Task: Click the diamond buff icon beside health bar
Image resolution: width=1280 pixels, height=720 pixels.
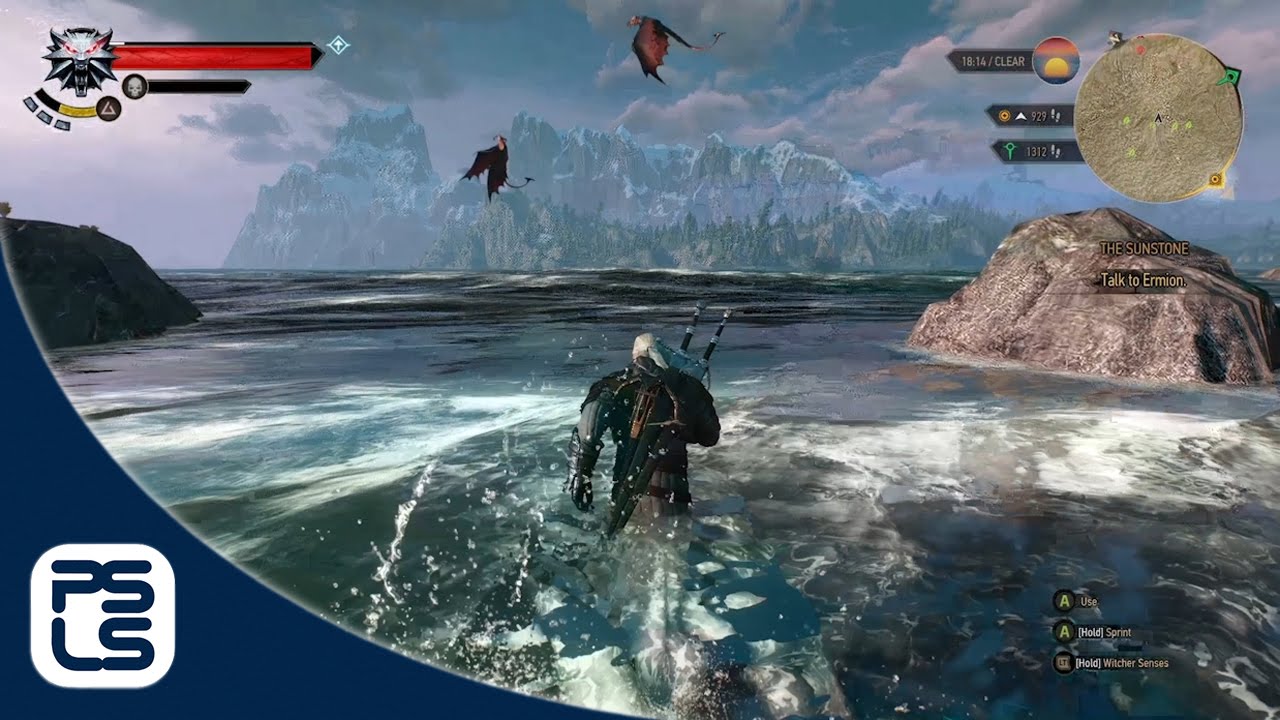Action: [x=339, y=44]
